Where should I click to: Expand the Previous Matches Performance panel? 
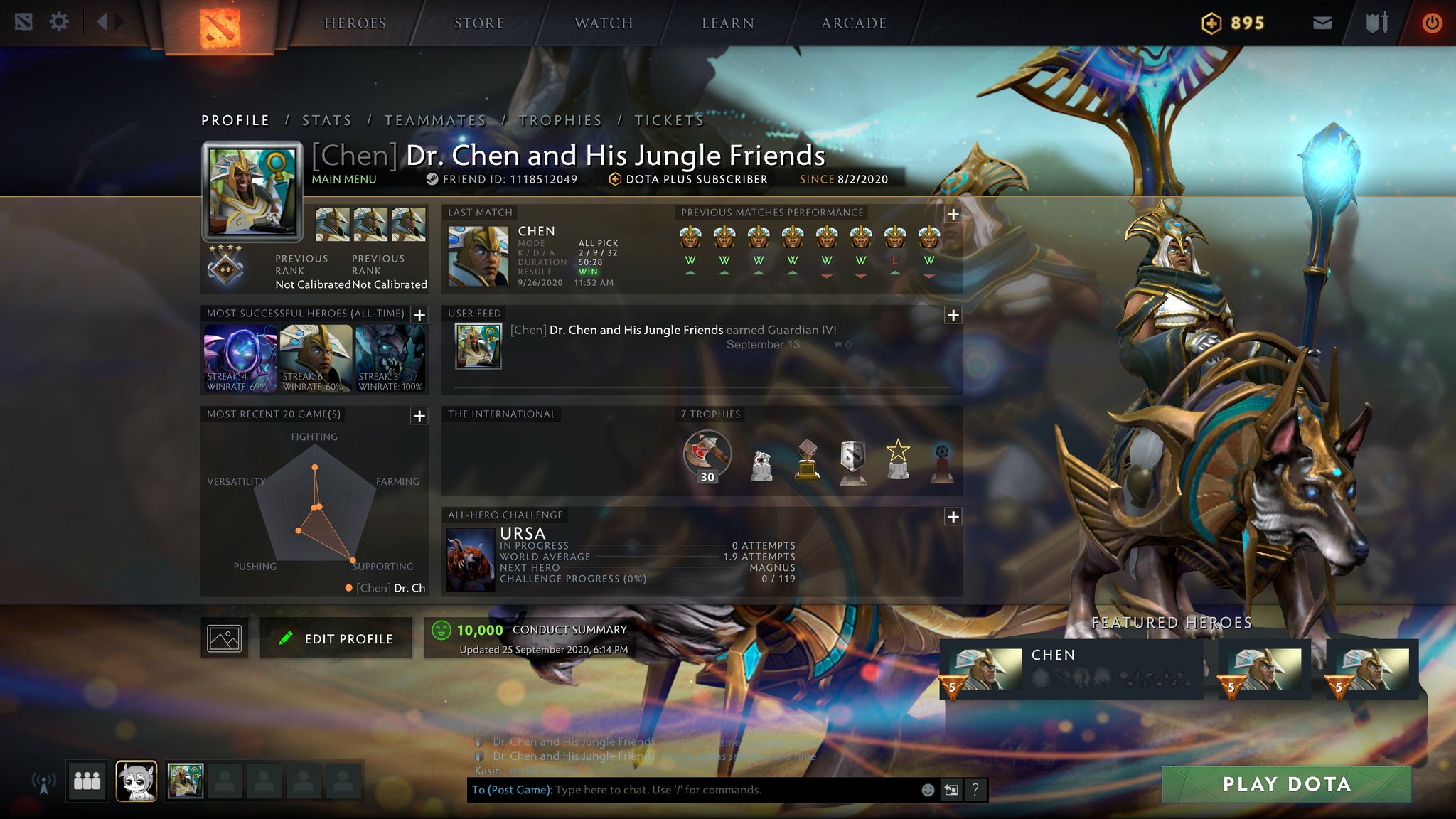pos(955,212)
